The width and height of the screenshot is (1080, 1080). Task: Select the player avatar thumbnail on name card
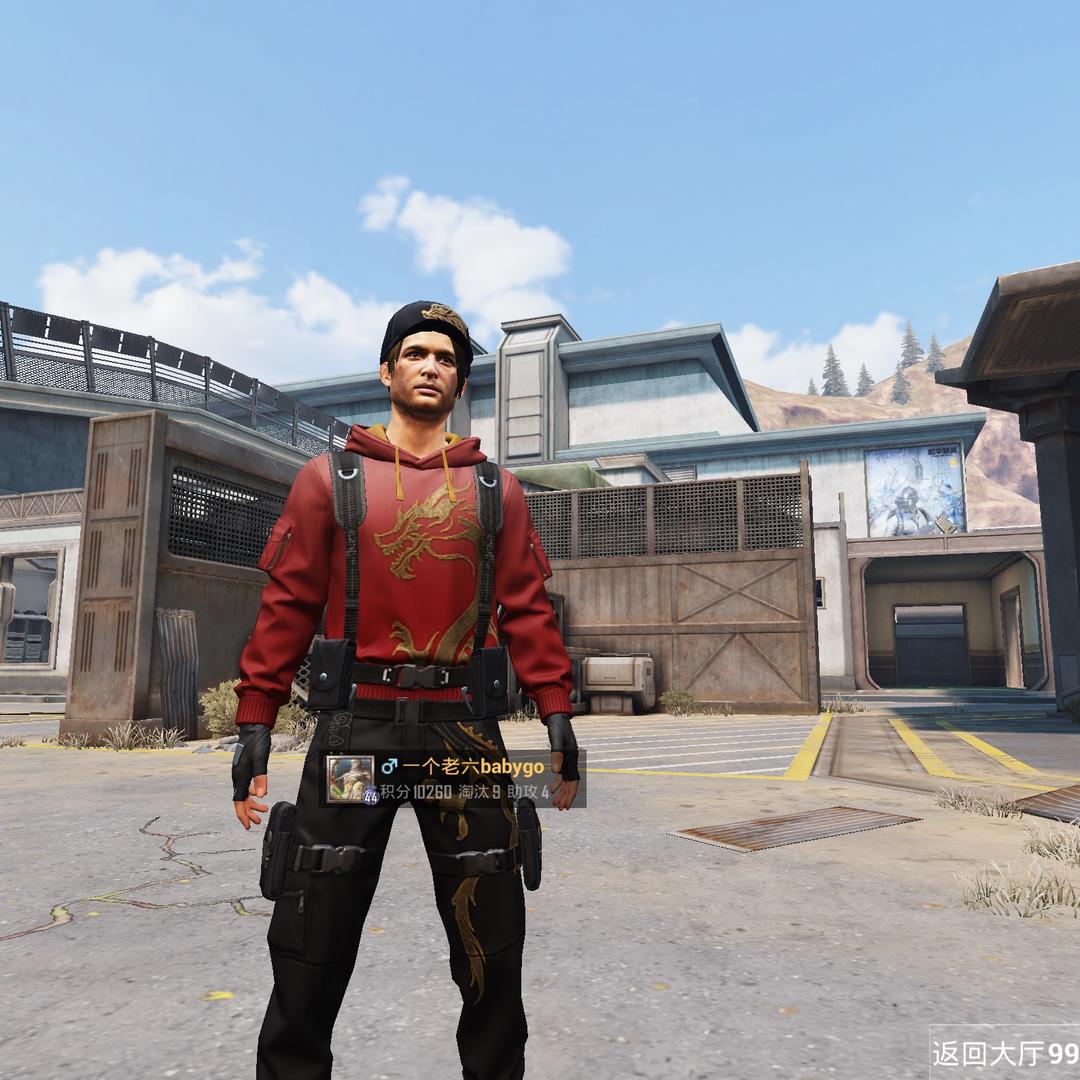click(350, 777)
